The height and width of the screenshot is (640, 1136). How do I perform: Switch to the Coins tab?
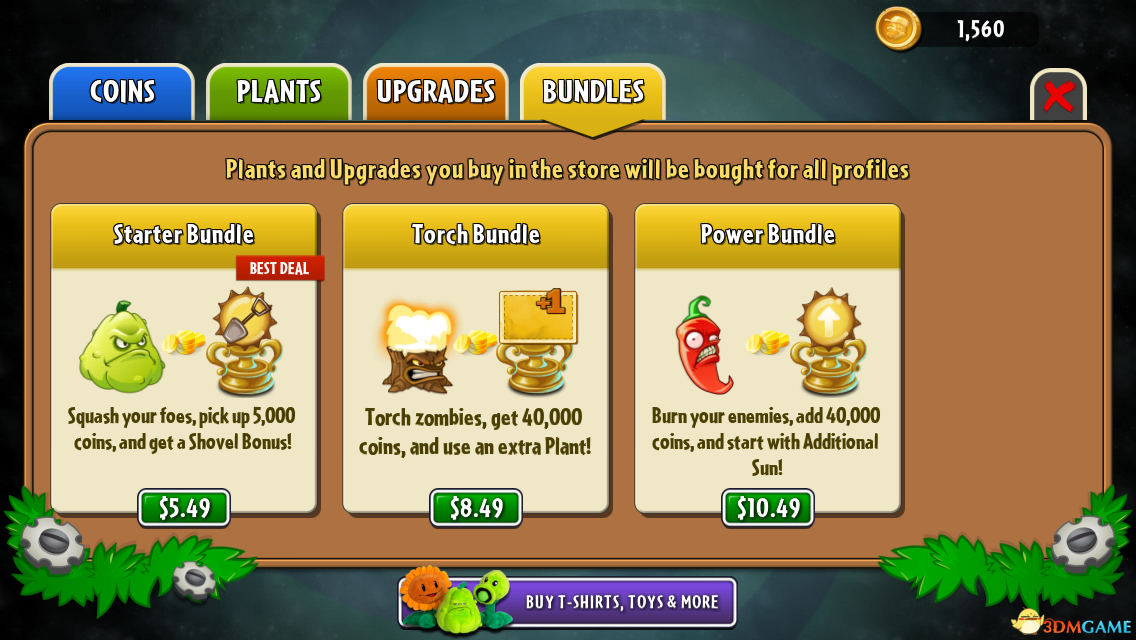[122, 92]
